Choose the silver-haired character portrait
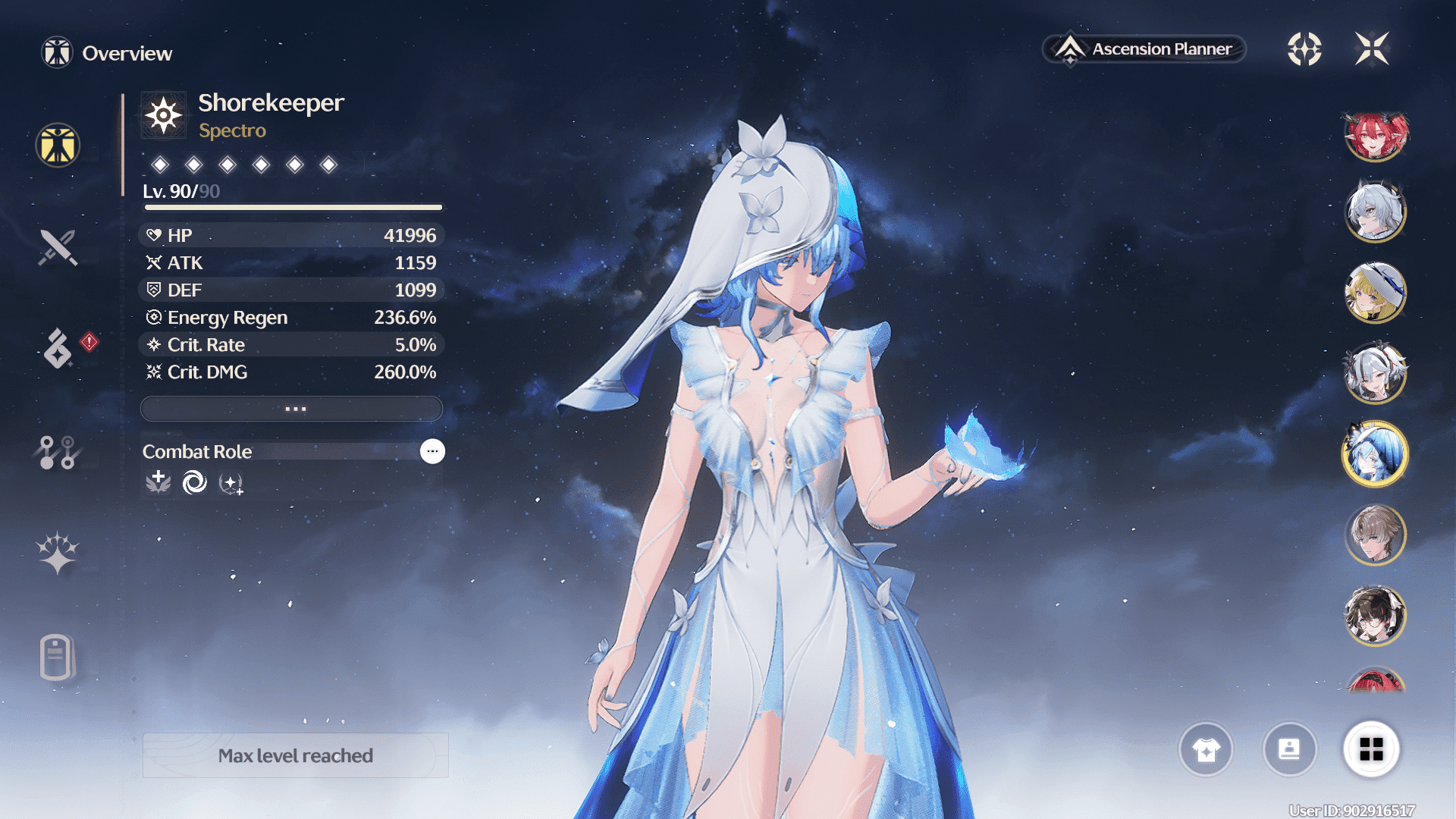 tap(1376, 212)
